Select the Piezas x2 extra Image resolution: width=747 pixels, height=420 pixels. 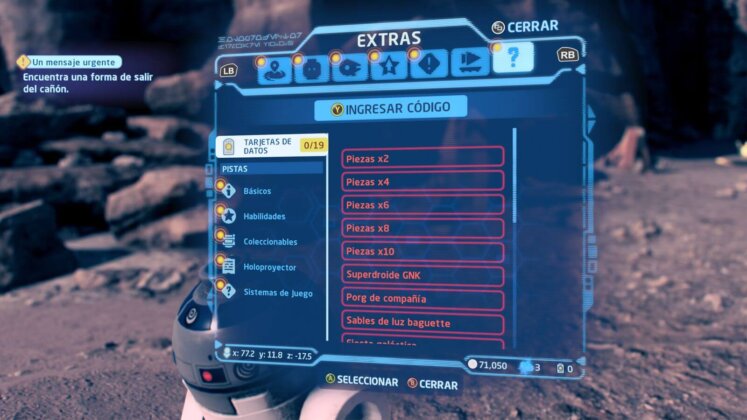pyautogui.click(x=423, y=158)
